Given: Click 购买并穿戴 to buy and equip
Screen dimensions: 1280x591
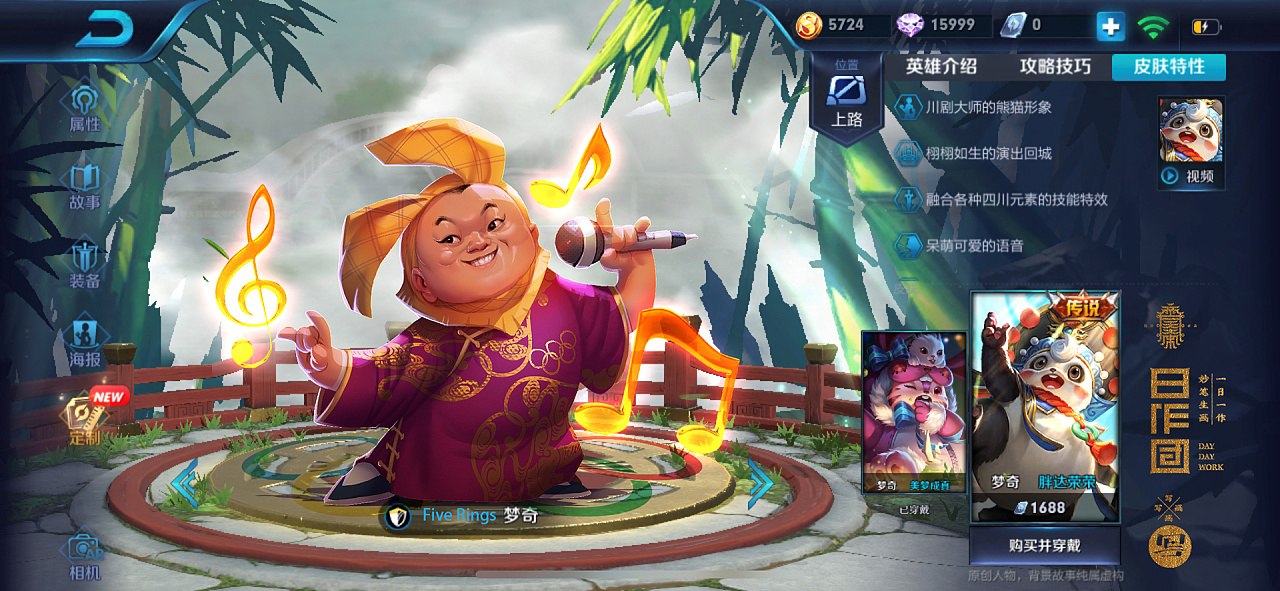Looking at the screenshot, I should coord(1045,546).
